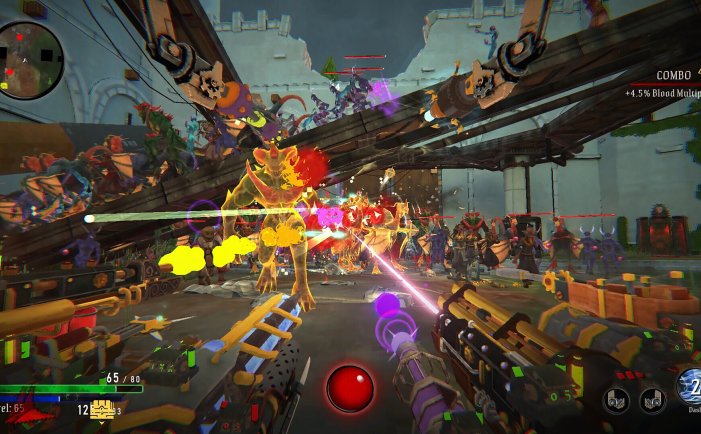Activate the Dash ability icon
The height and width of the screenshot is (434, 701).
tap(690, 386)
